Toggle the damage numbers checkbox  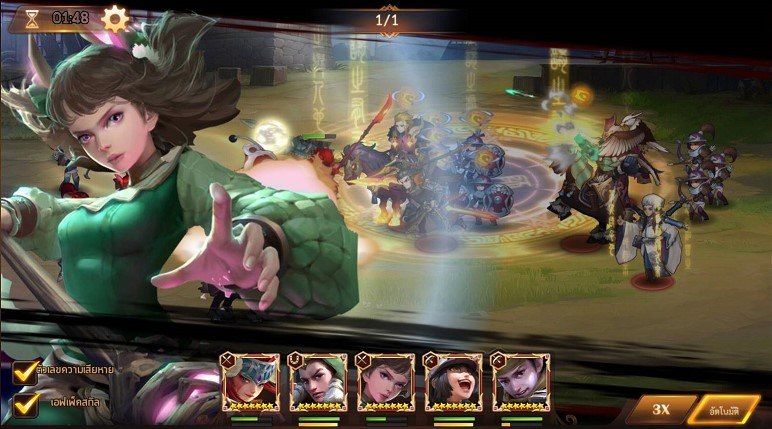click(x=27, y=371)
